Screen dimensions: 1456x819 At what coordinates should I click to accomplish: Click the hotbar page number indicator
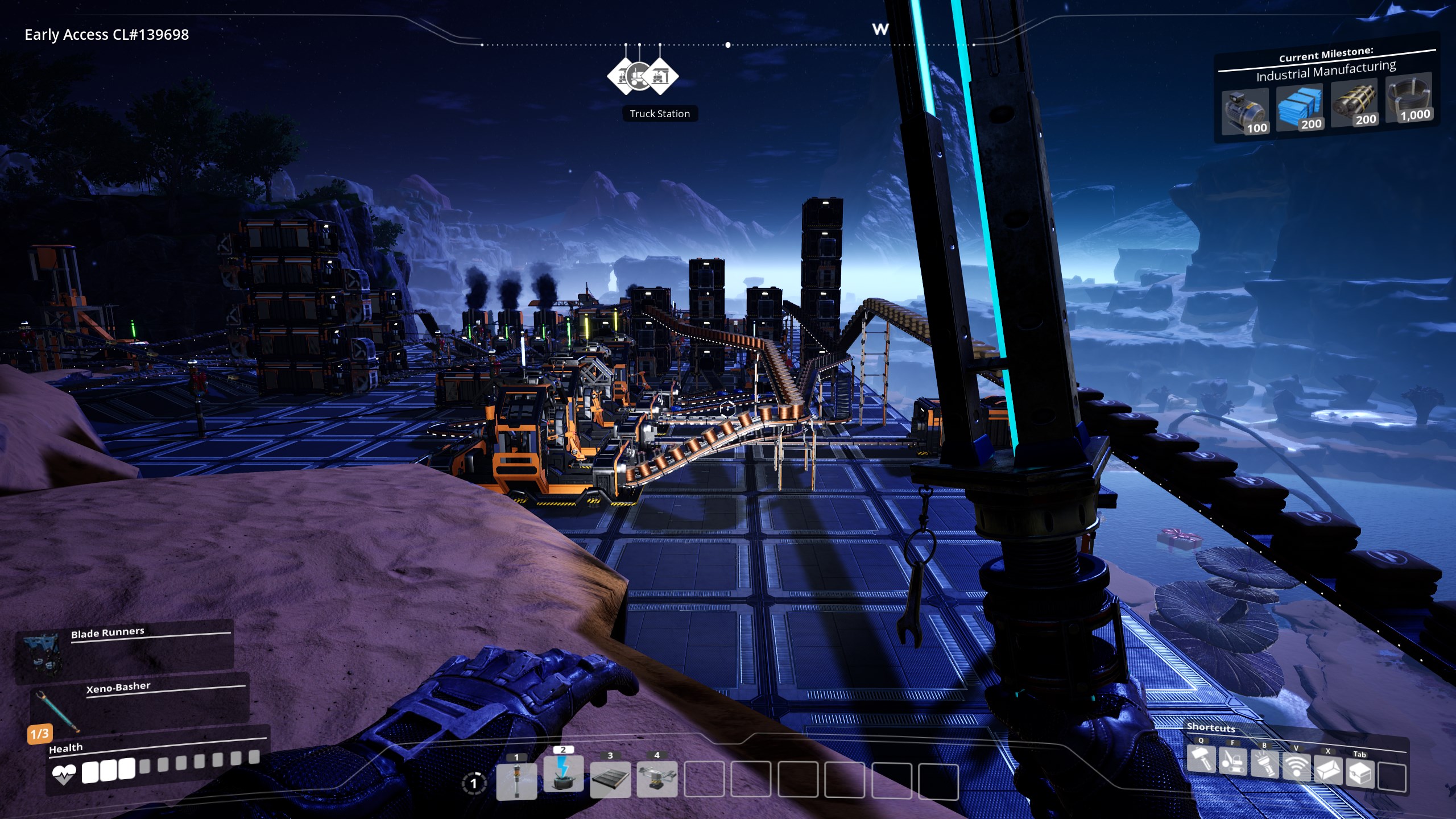[474, 783]
